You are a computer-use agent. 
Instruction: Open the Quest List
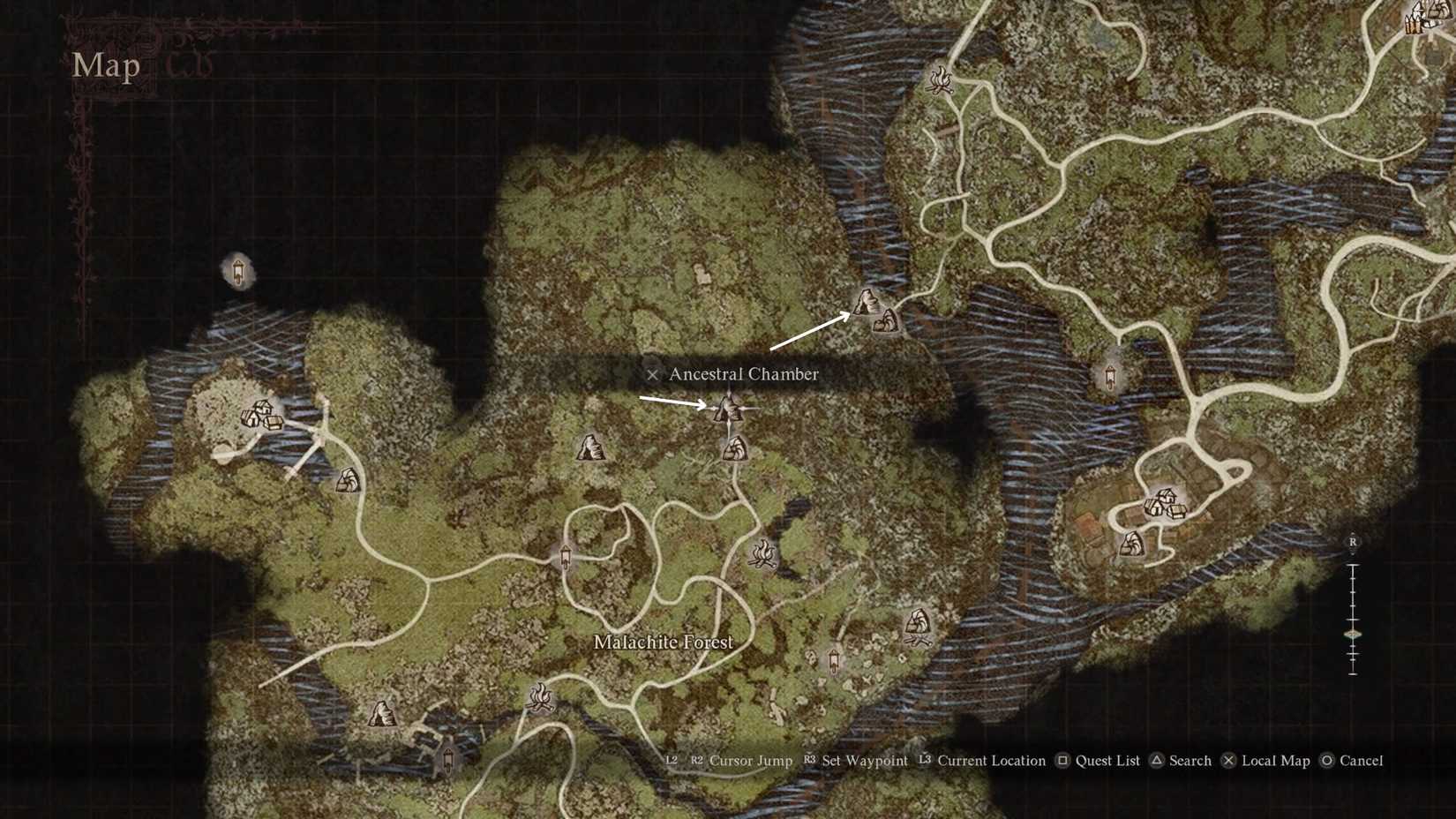[1105, 761]
